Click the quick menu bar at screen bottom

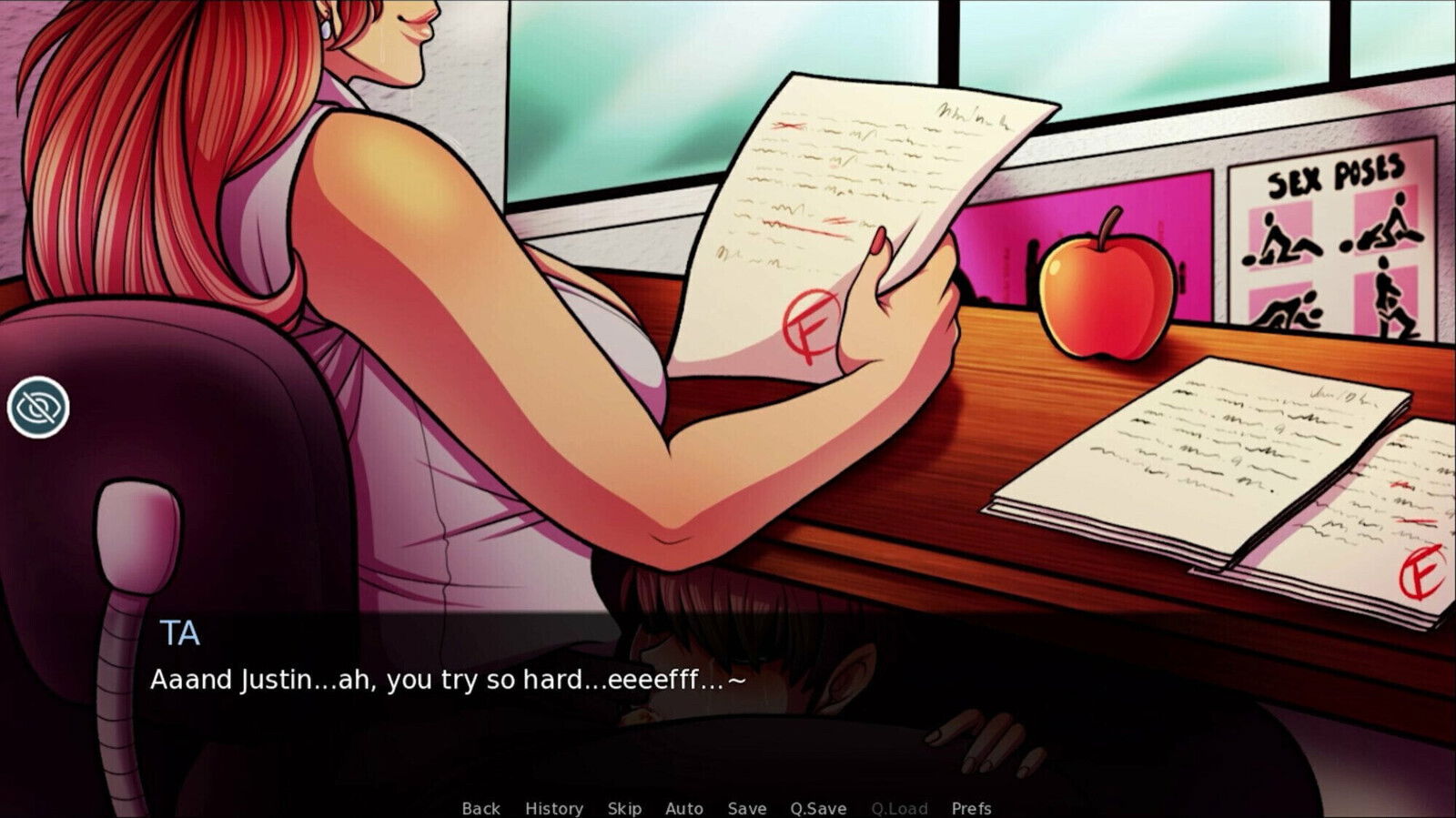(728, 808)
